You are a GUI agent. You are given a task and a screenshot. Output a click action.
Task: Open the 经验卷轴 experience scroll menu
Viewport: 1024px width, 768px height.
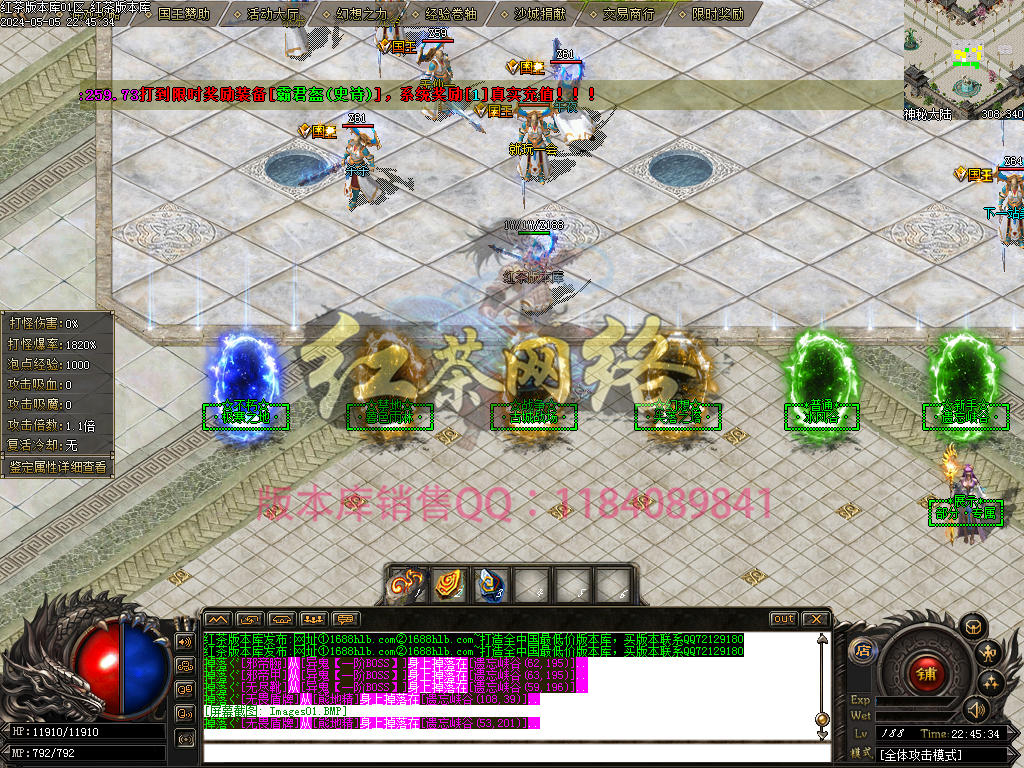pos(452,14)
